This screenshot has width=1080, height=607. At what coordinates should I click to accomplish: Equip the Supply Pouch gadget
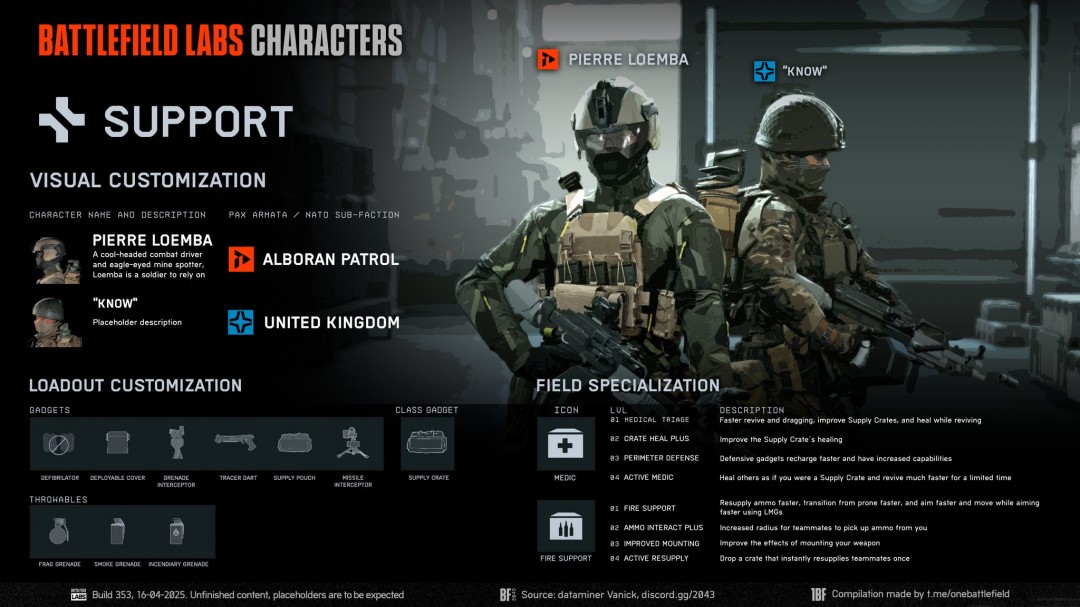pyautogui.click(x=294, y=443)
